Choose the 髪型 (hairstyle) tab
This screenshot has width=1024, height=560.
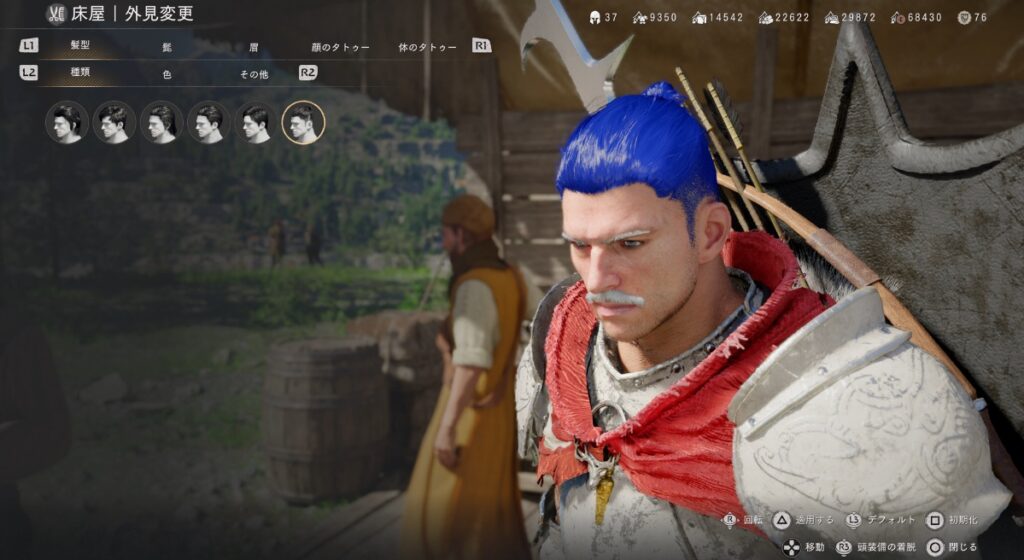[80, 46]
